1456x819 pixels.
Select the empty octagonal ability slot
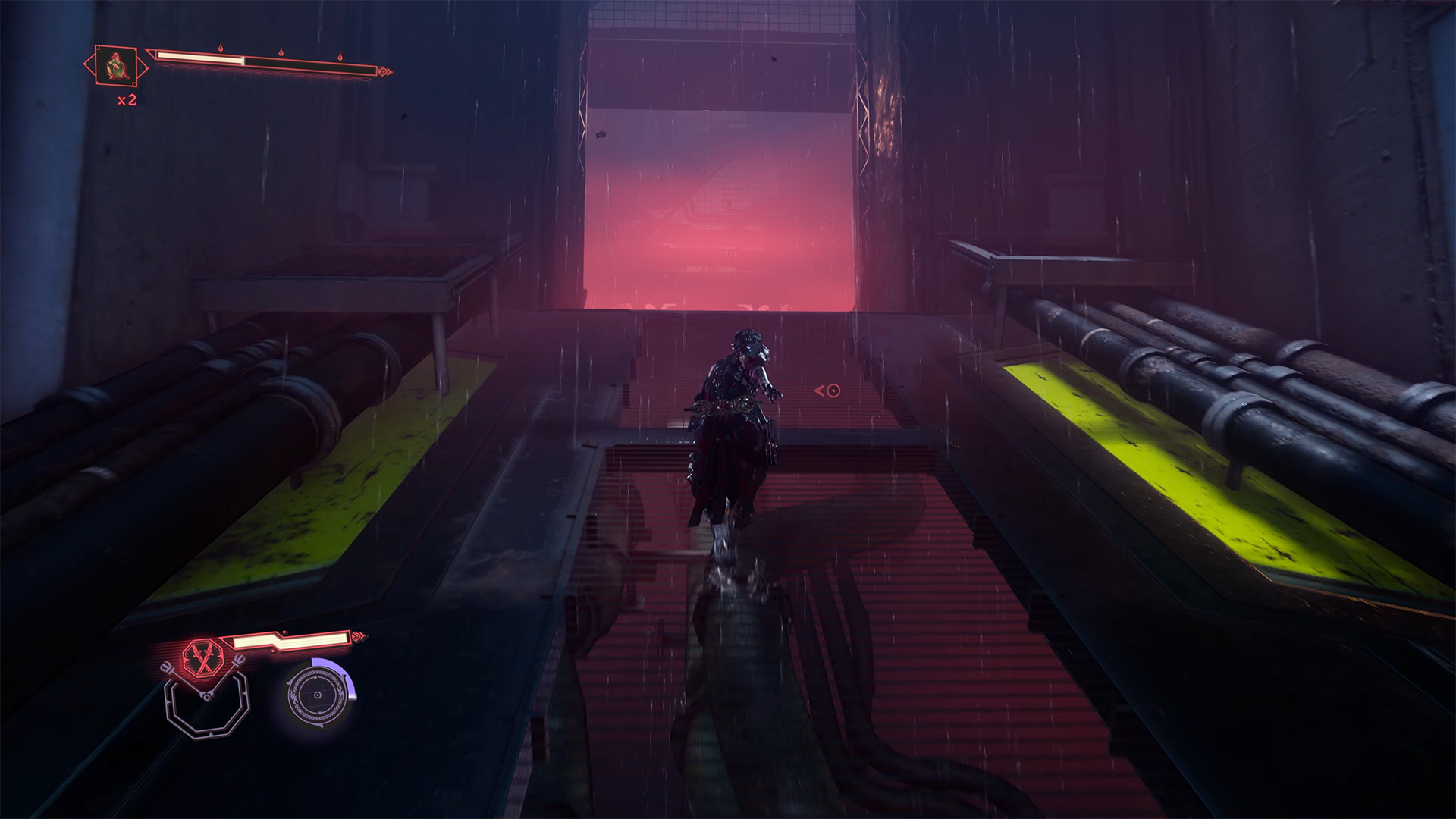click(x=206, y=704)
